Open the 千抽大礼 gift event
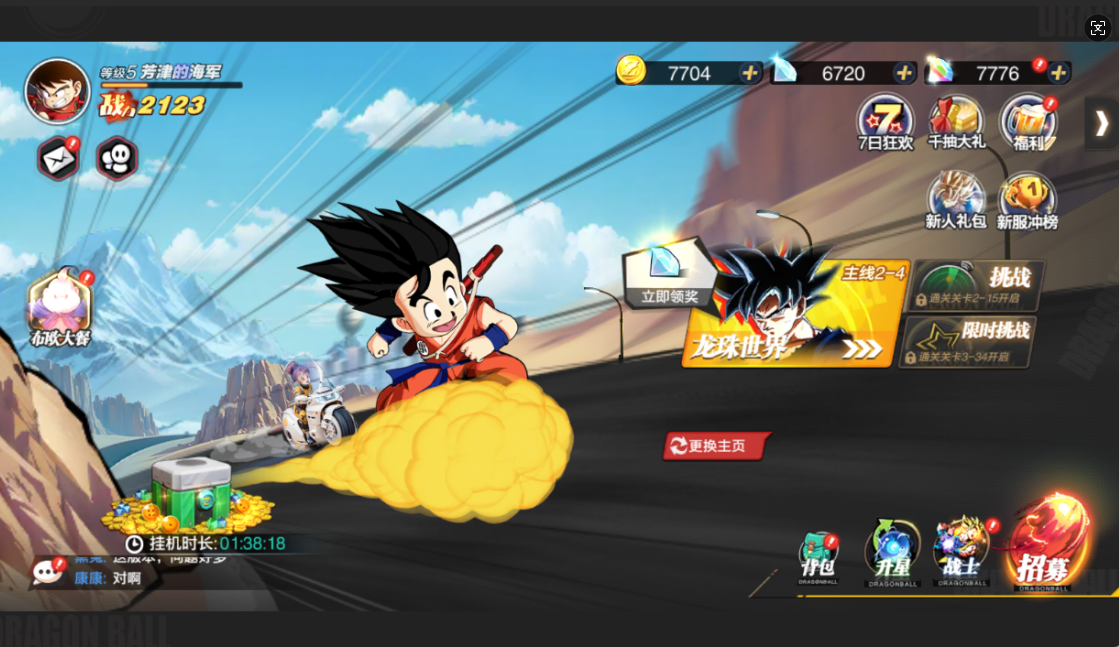1119x647 pixels. [956, 122]
